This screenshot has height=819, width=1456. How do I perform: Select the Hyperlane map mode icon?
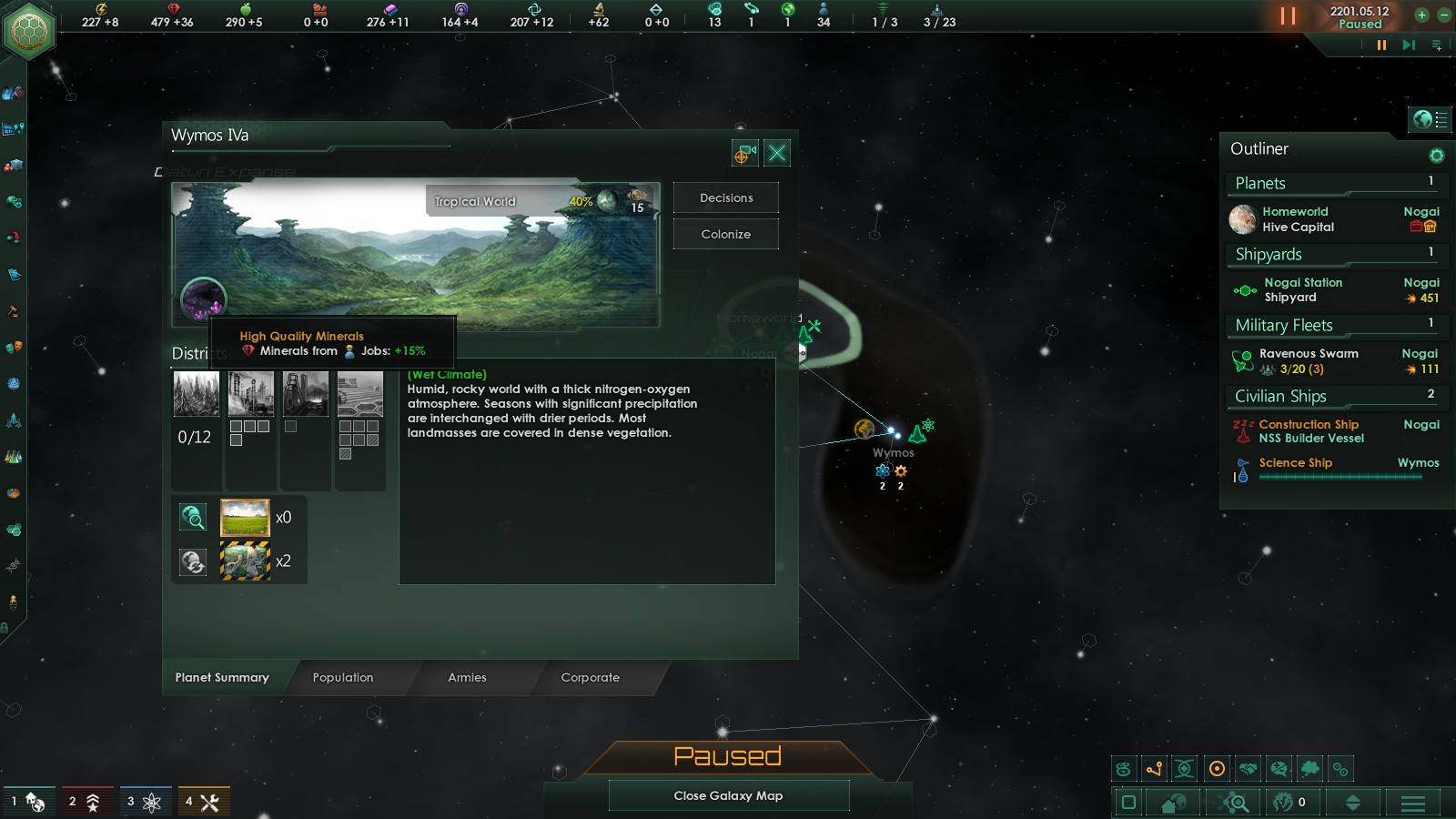[x=1153, y=769]
